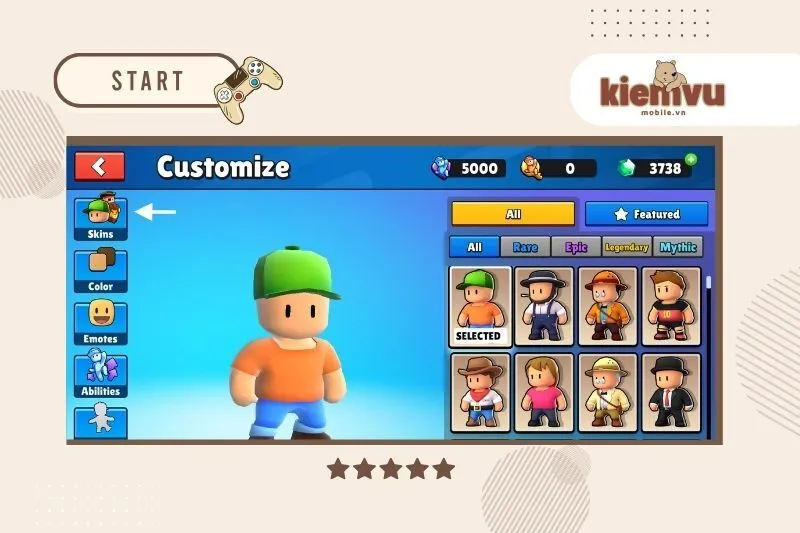Choose the yellow All filter button

(x=513, y=214)
